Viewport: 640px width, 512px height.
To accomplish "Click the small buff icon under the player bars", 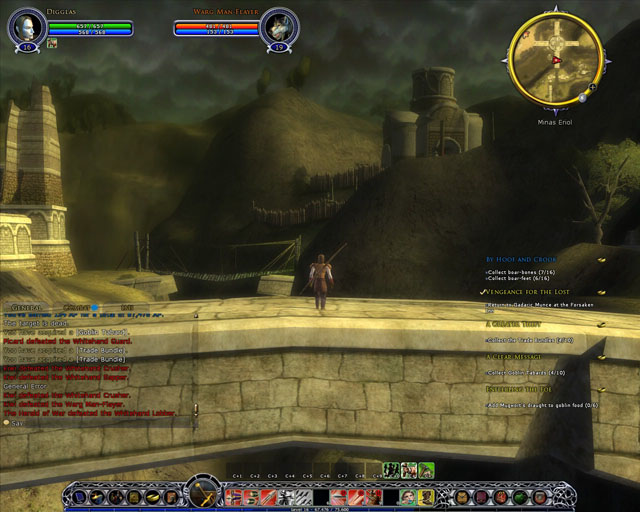I will (50, 44).
